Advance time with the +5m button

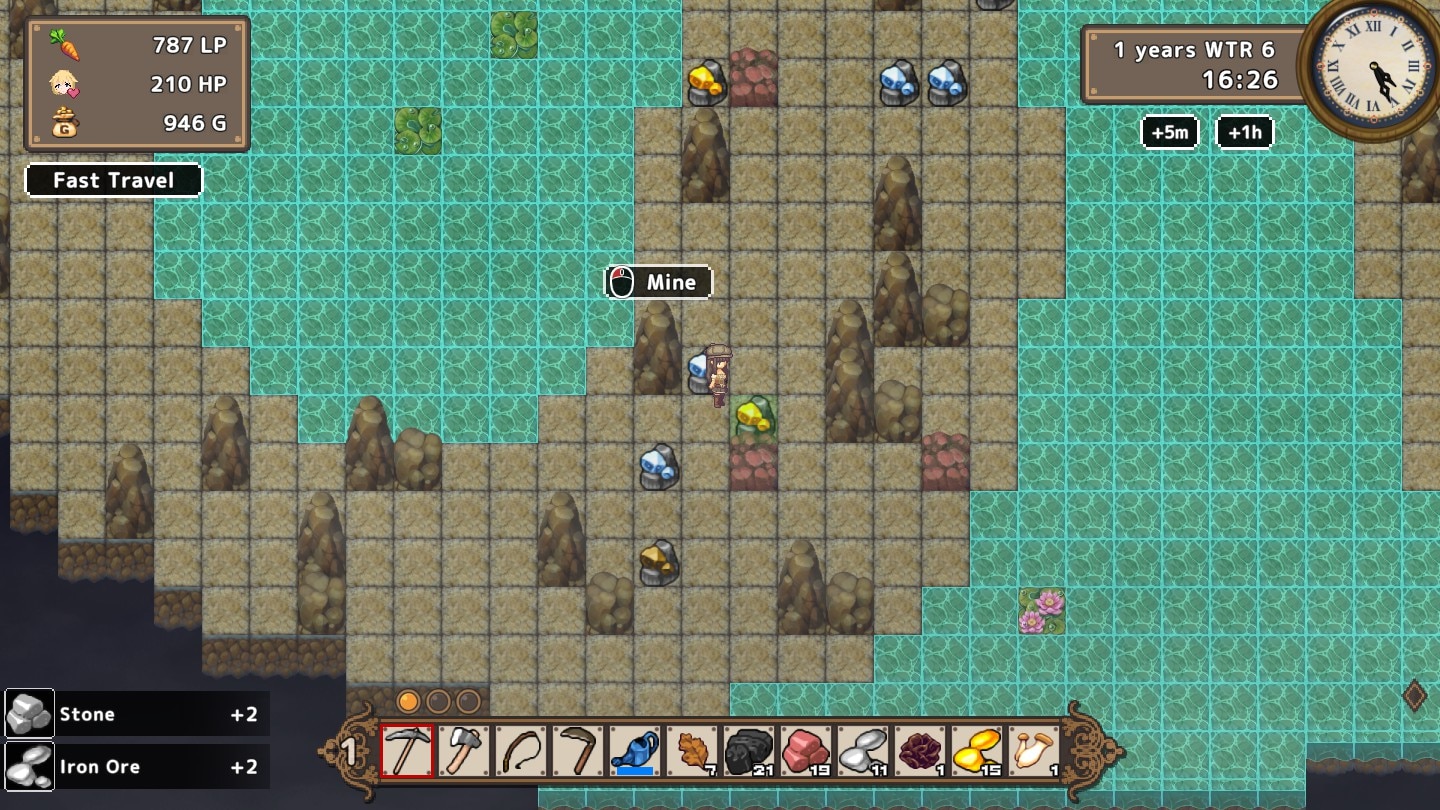pyautogui.click(x=1169, y=132)
